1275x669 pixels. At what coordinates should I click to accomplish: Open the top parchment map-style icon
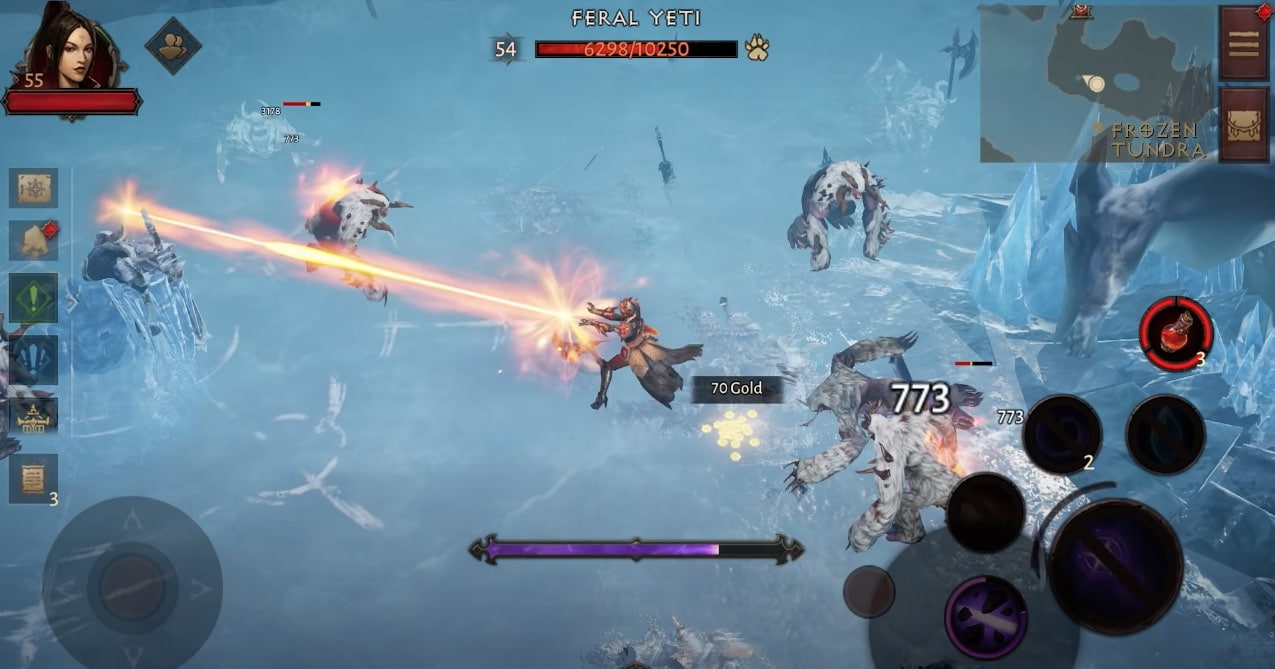click(33, 188)
